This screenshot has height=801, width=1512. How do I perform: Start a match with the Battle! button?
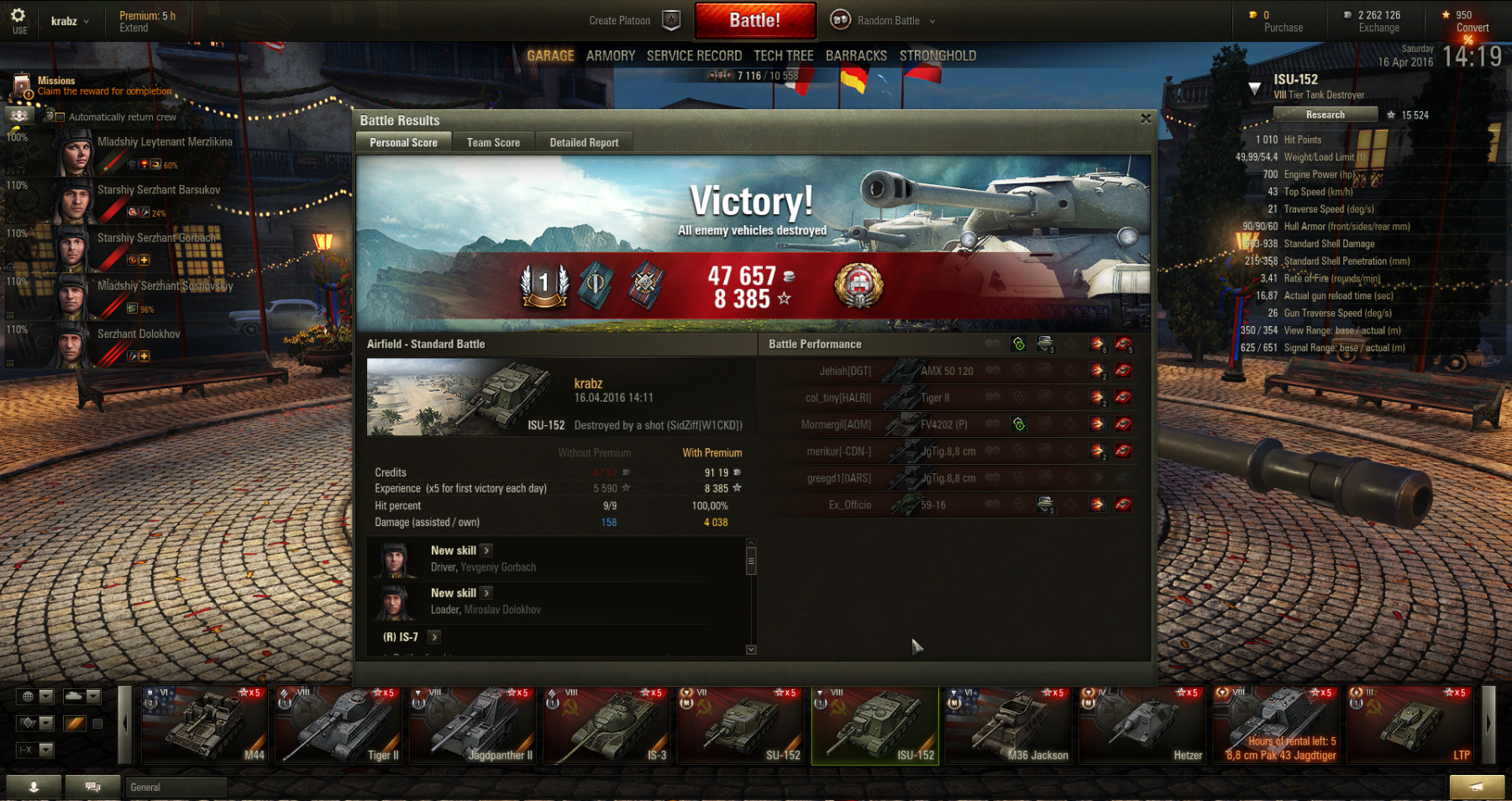[x=754, y=20]
